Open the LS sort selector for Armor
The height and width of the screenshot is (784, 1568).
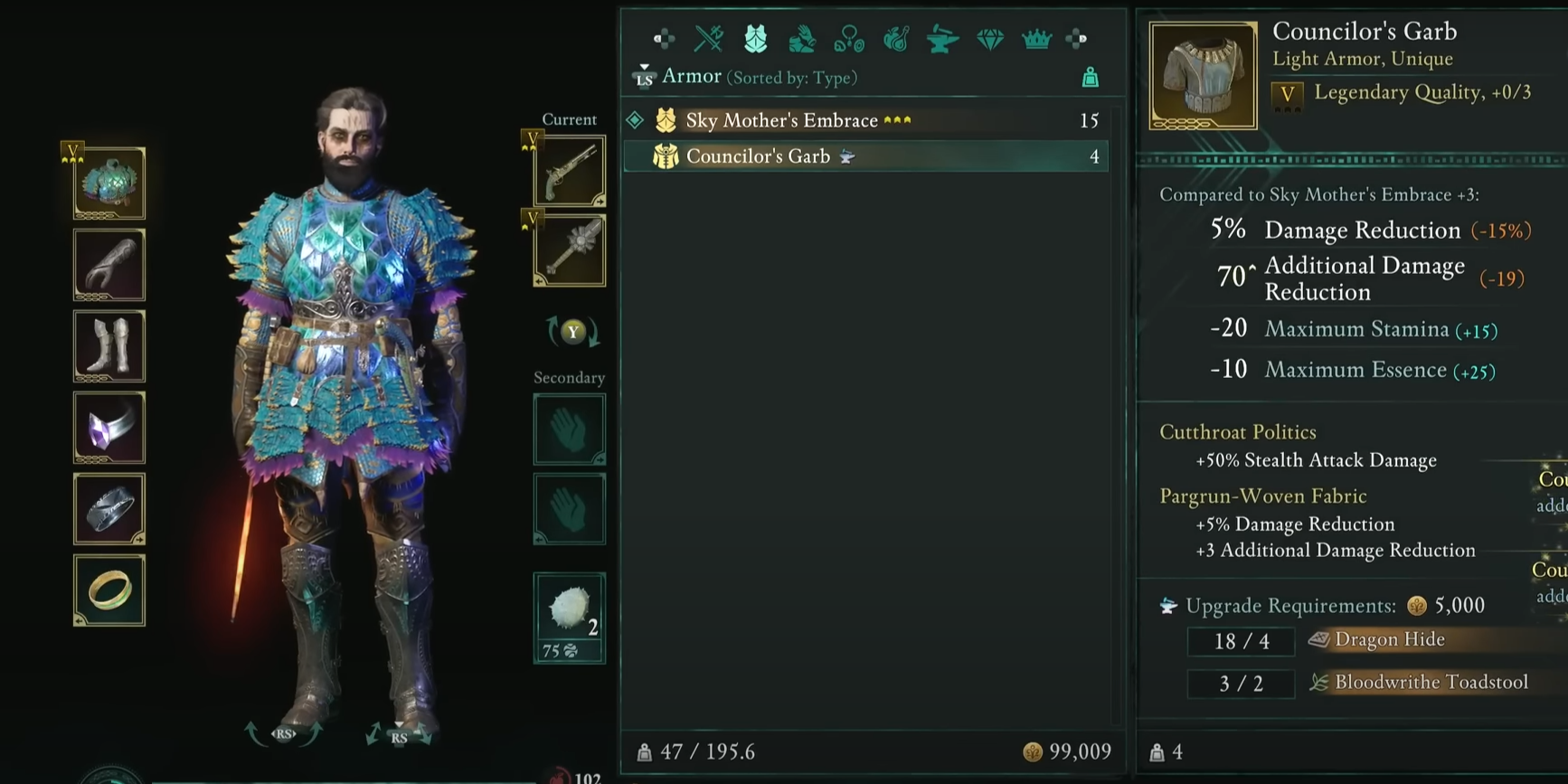tap(645, 77)
